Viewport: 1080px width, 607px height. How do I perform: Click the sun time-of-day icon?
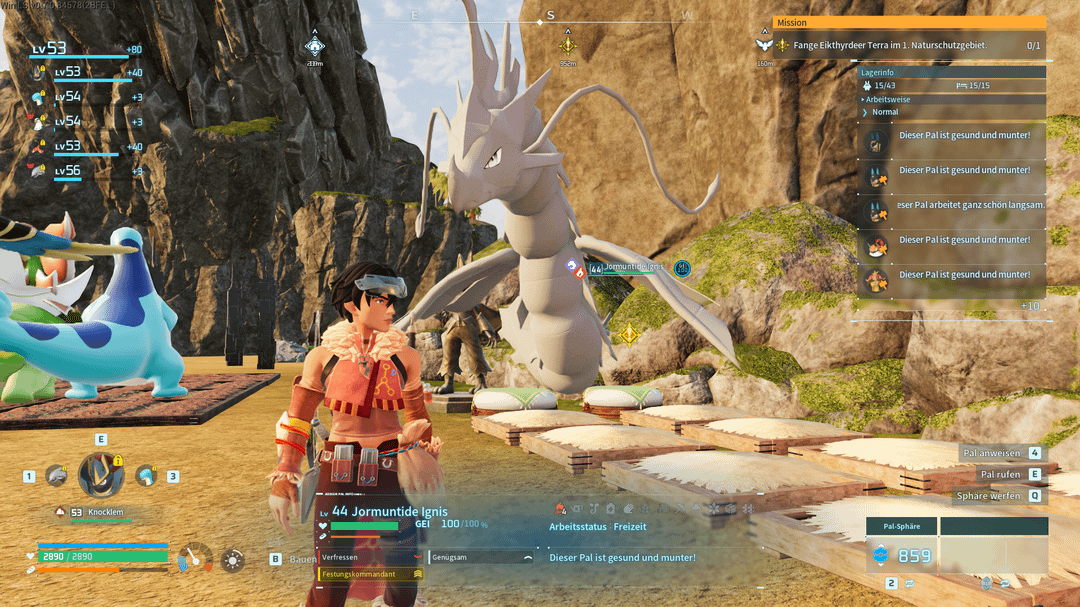coord(232,559)
